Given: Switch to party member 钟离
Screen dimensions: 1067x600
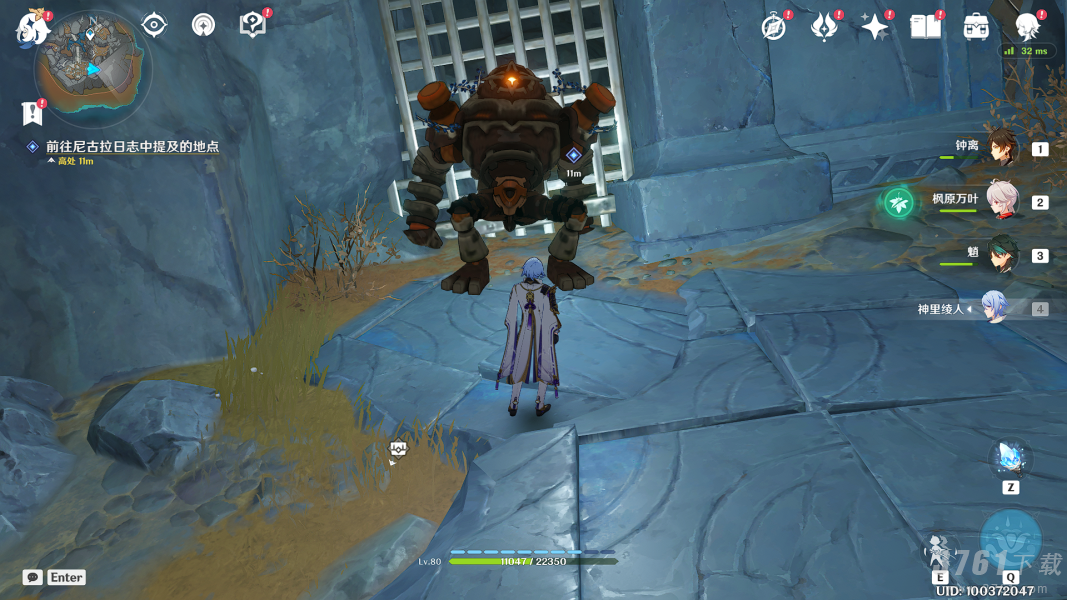Looking at the screenshot, I should pyautogui.click(x=1002, y=148).
